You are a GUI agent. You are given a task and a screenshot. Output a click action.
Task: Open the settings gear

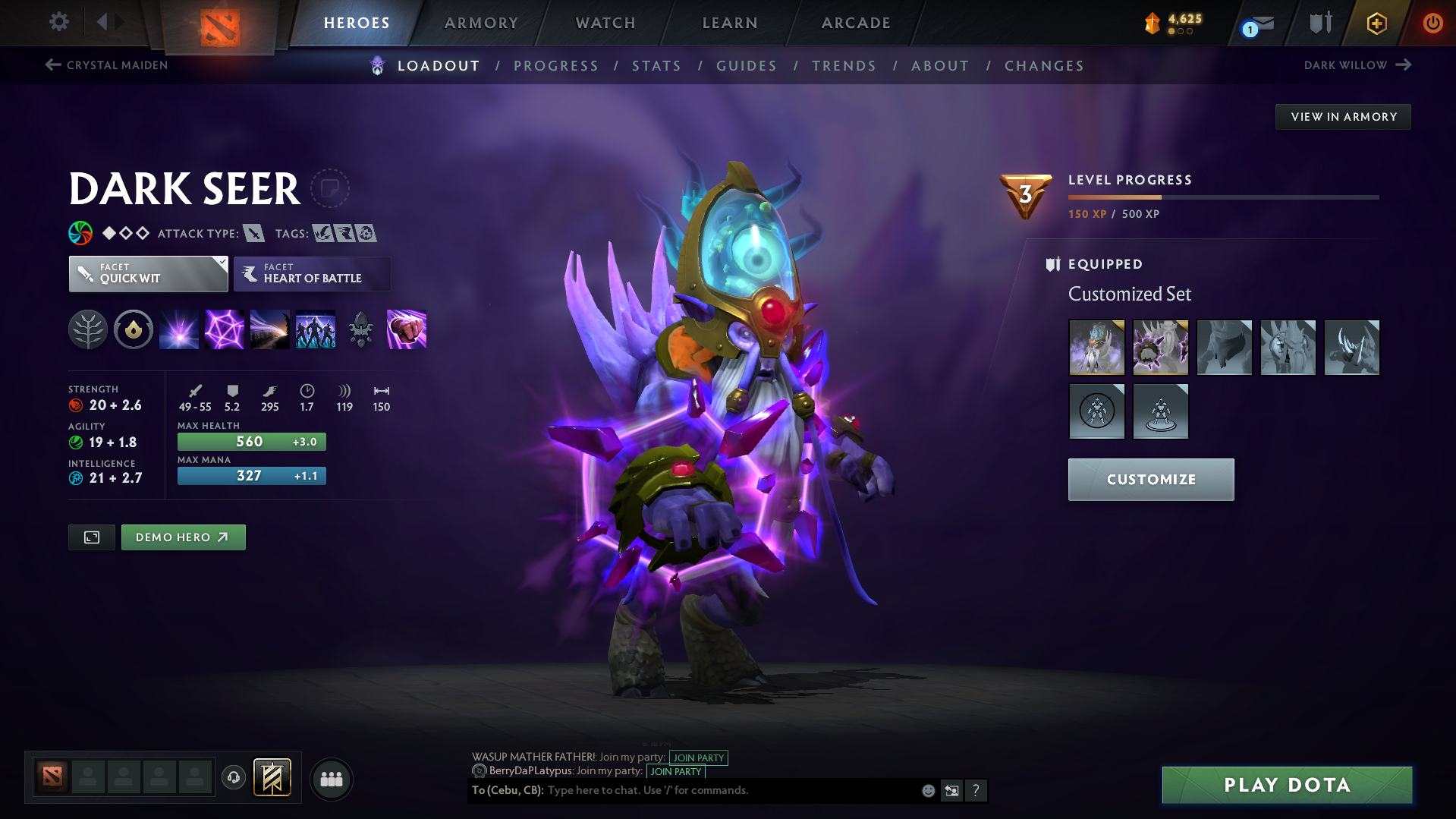tap(58, 22)
